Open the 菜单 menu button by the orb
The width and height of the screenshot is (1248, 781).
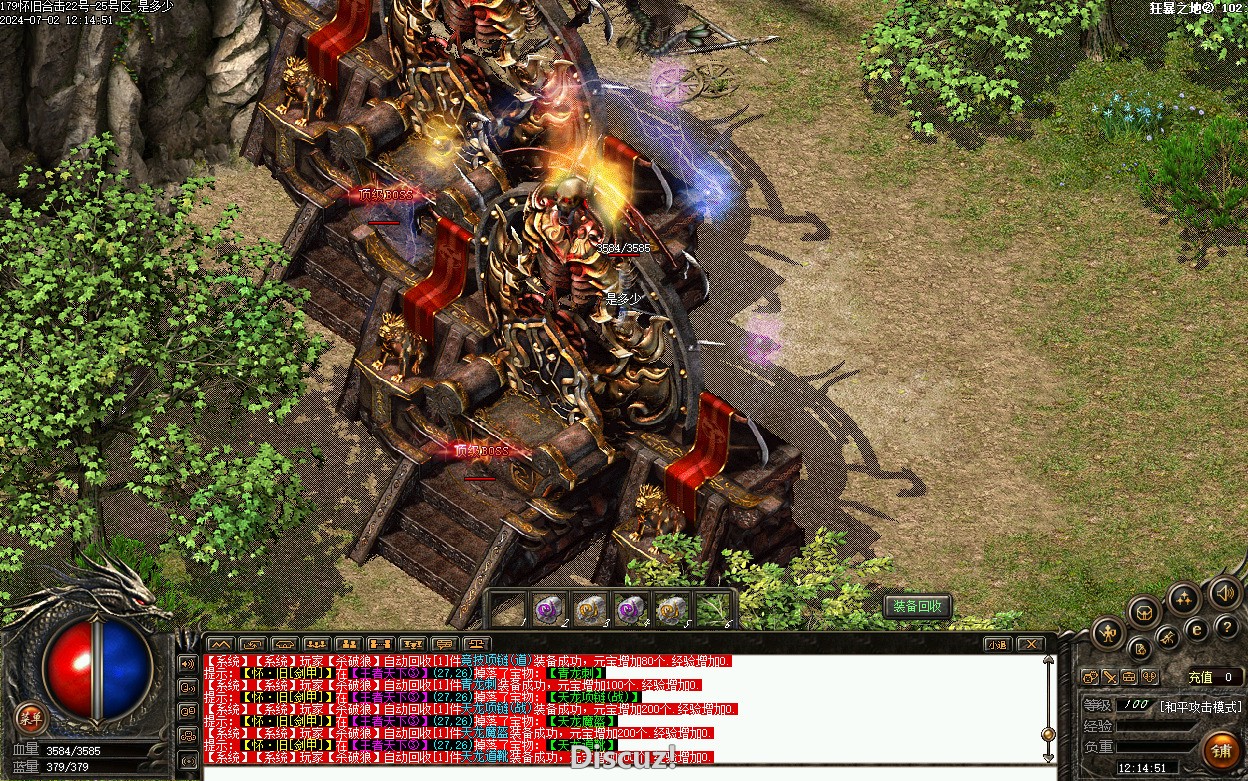pyautogui.click(x=31, y=716)
